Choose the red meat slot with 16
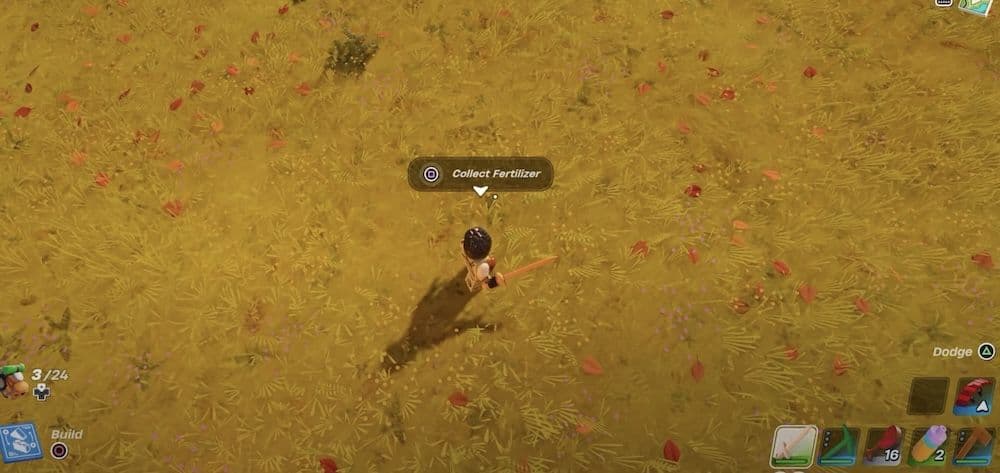Image resolution: width=1000 pixels, height=473 pixels. [884, 446]
